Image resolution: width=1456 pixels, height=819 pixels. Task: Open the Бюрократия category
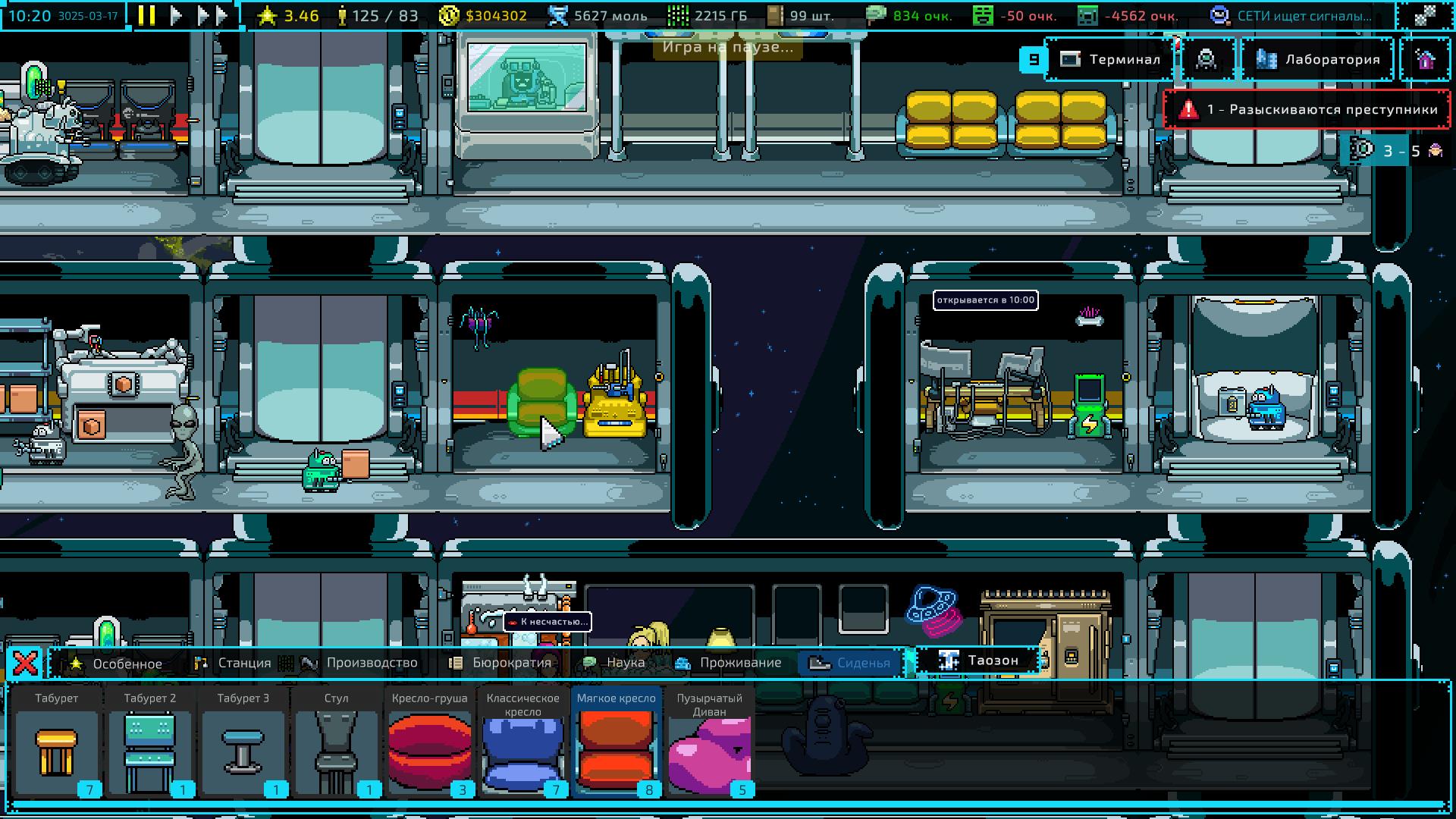[500, 664]
